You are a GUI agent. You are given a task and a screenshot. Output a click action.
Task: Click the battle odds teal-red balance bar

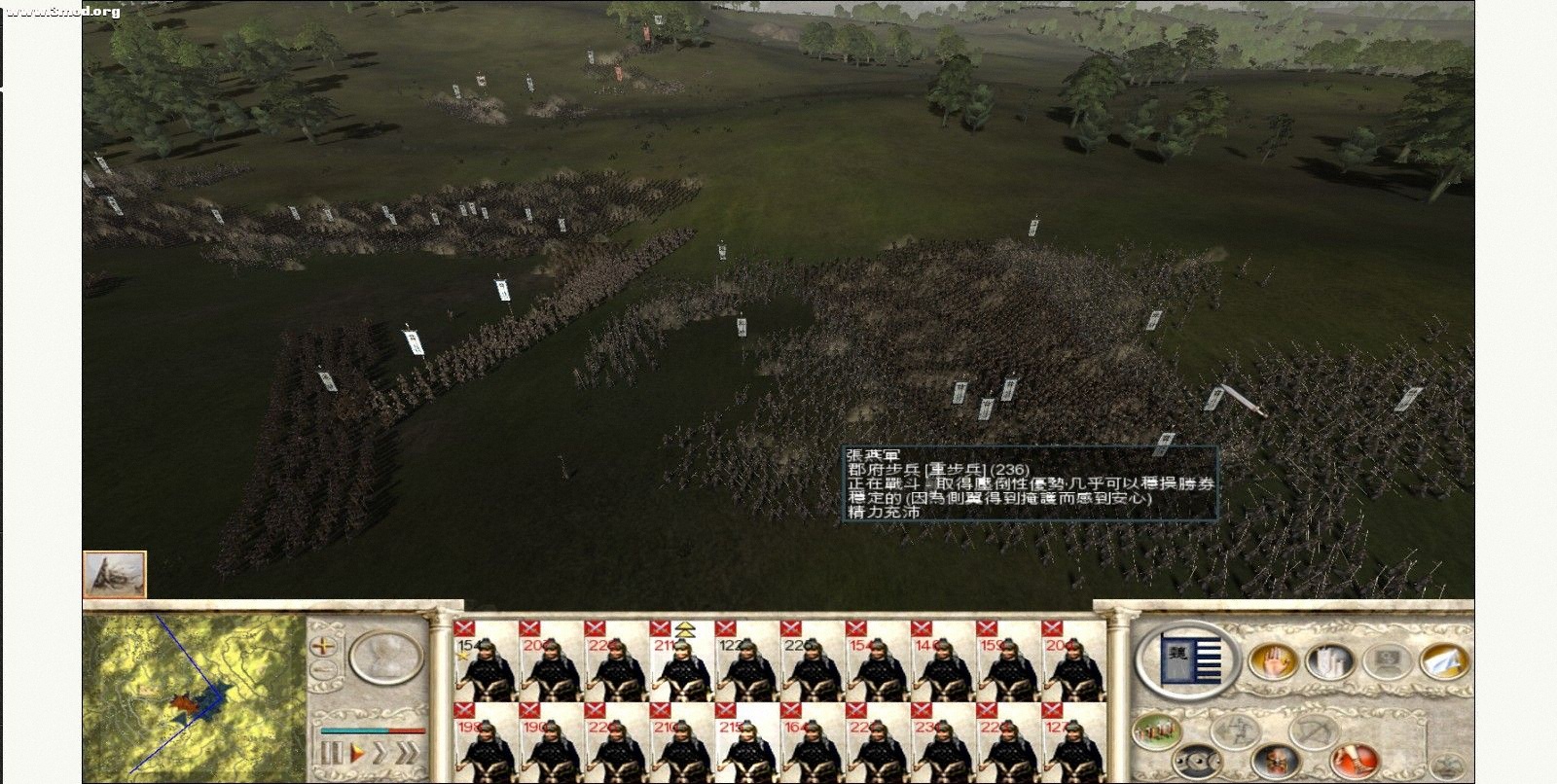(373, 731)
